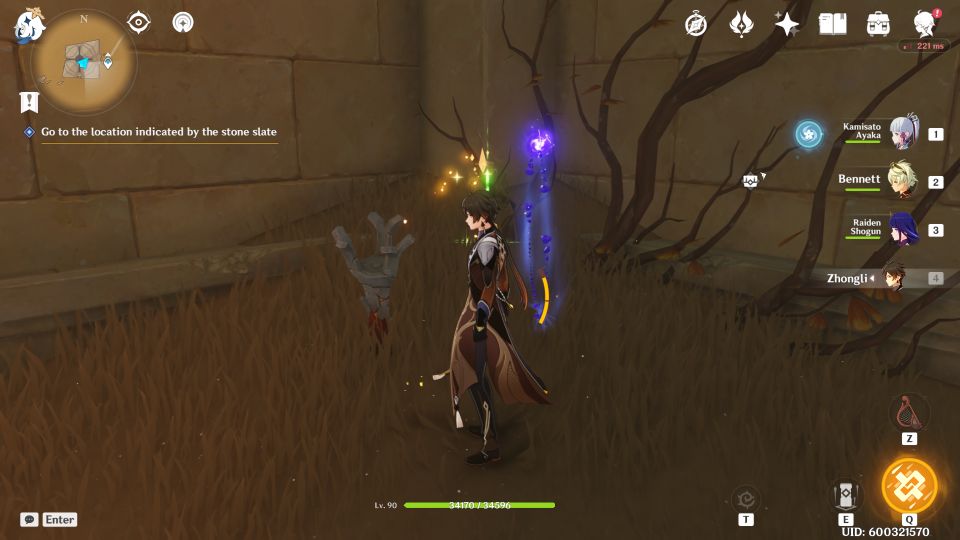The height and width of the screenshot is (540, 960).
Task: Activate Zhongli's Elemental Burst
Action: click(x=909, y=487)
